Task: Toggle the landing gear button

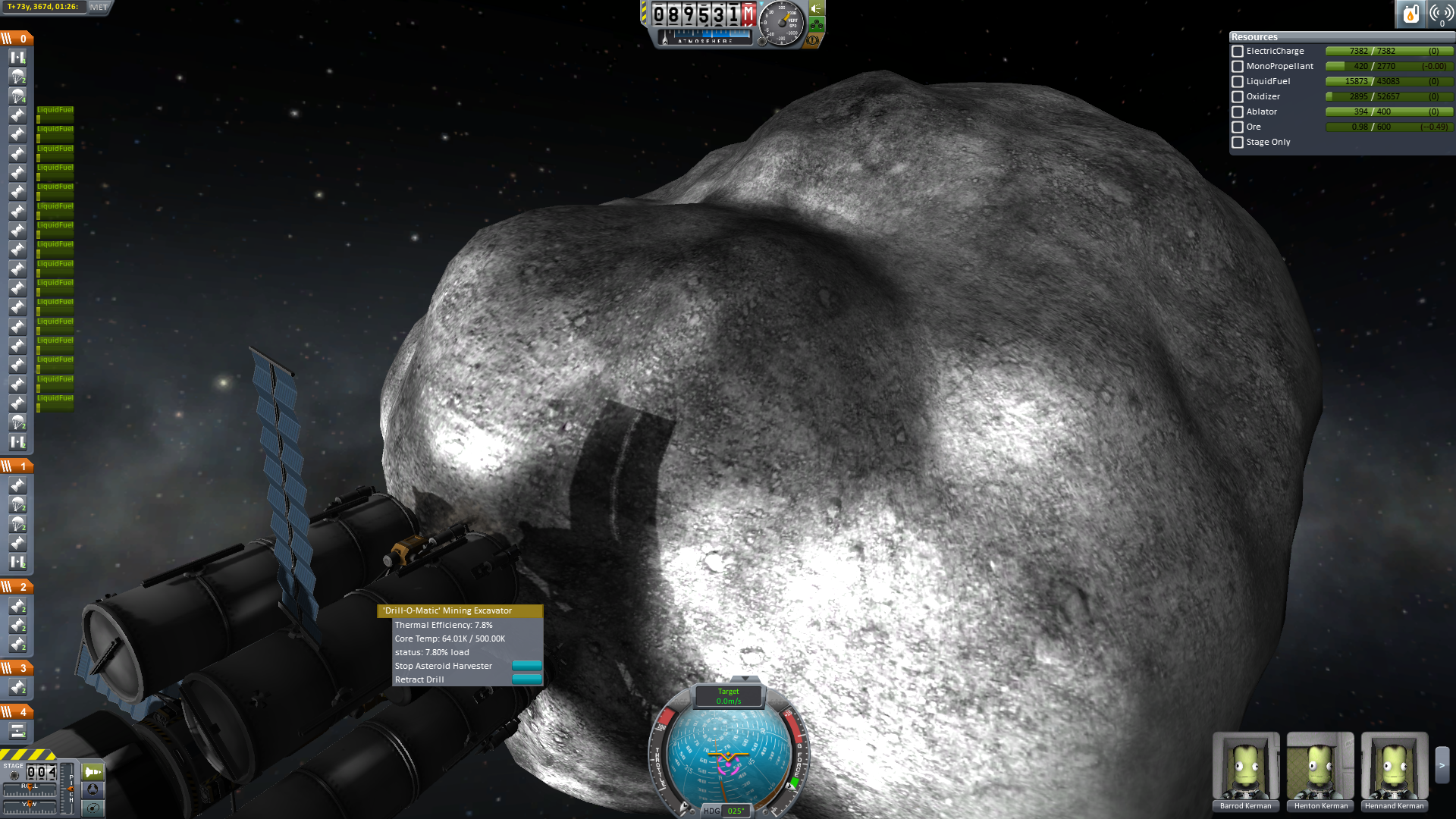Action: pos(817,24)
